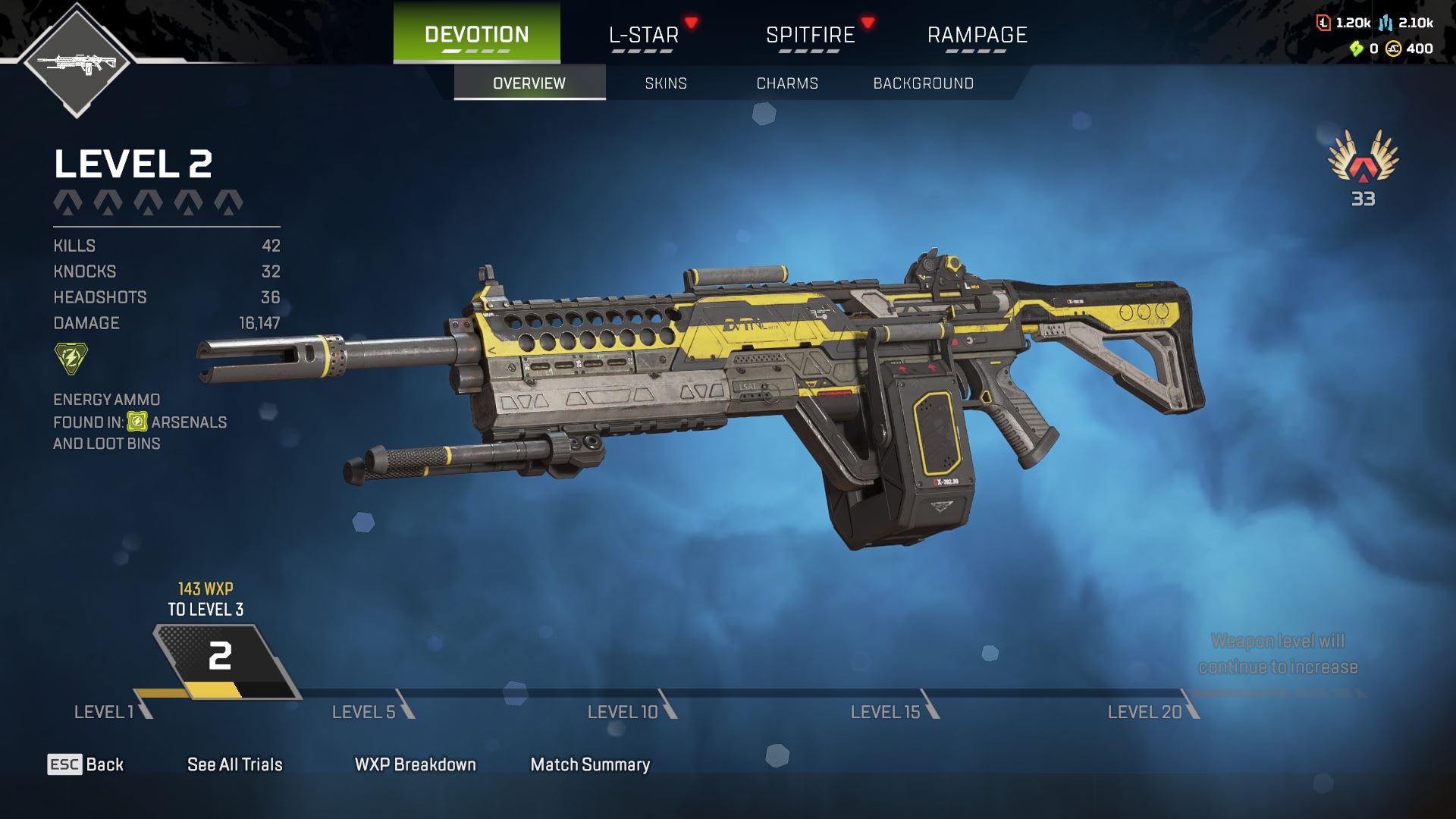Open the WXP Breakdown

[x=415, y=764]
